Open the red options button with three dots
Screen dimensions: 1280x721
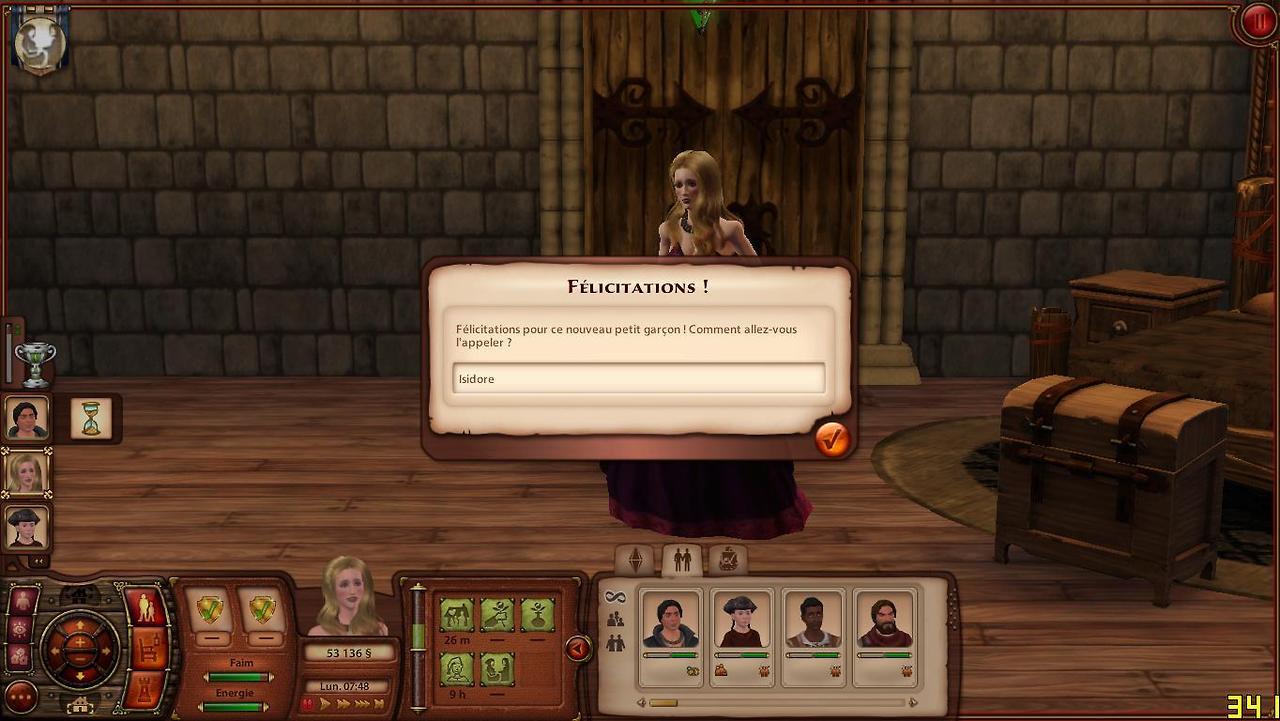coord(21,697)
